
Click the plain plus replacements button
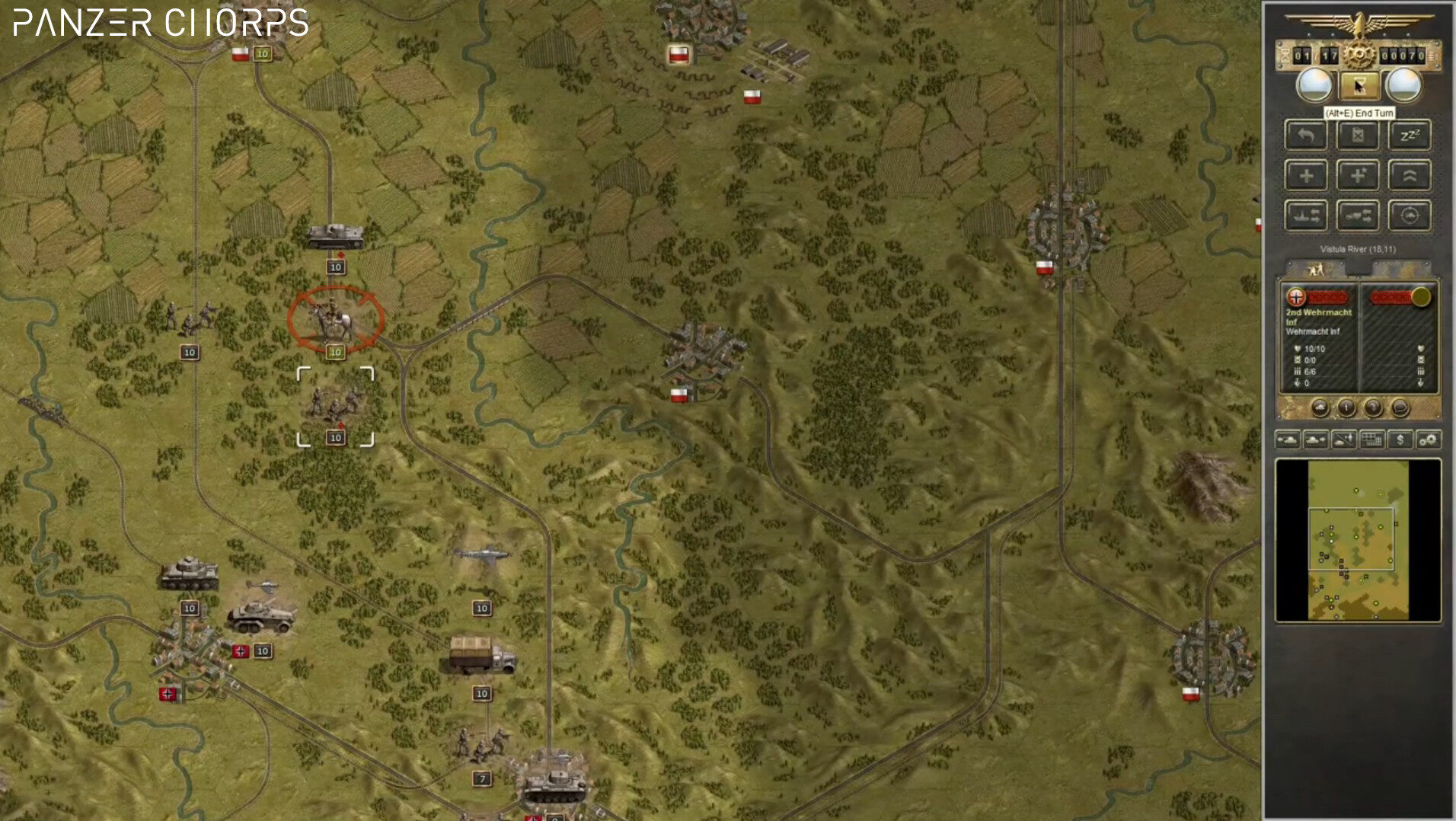pos(1306,176)
